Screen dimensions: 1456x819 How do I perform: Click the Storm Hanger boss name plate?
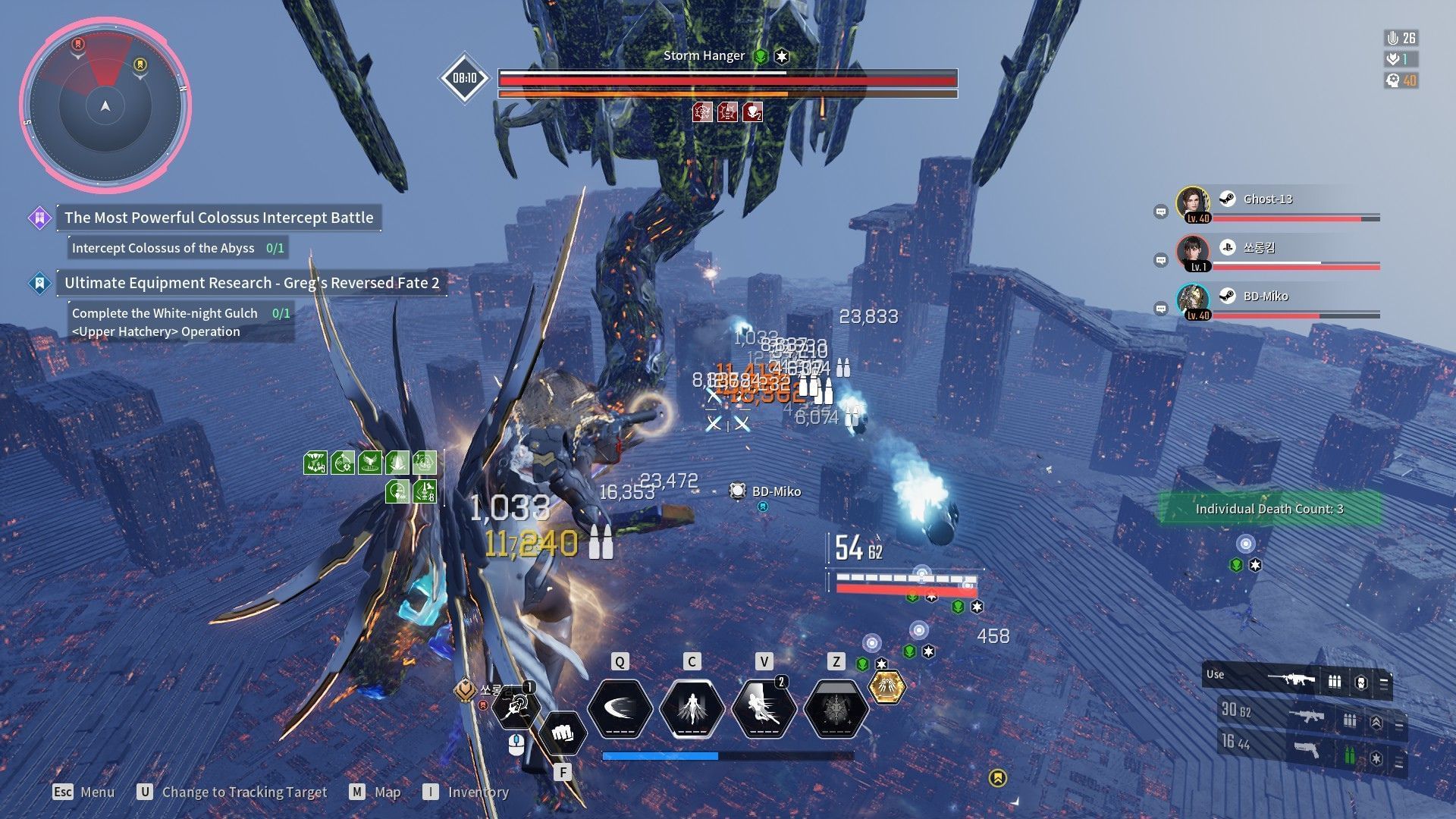pos(704,56)
